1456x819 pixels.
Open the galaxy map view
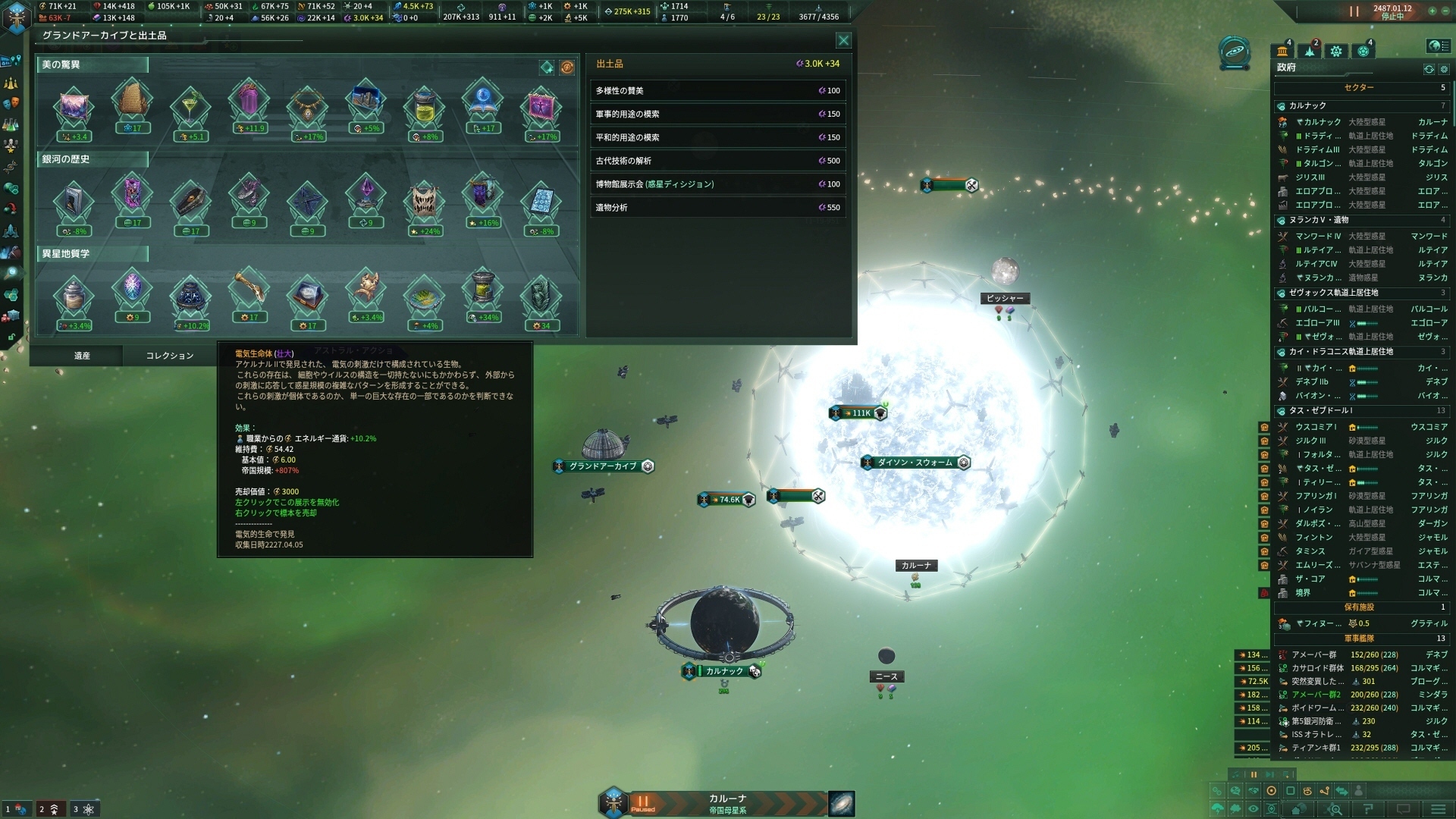point(841,803)
